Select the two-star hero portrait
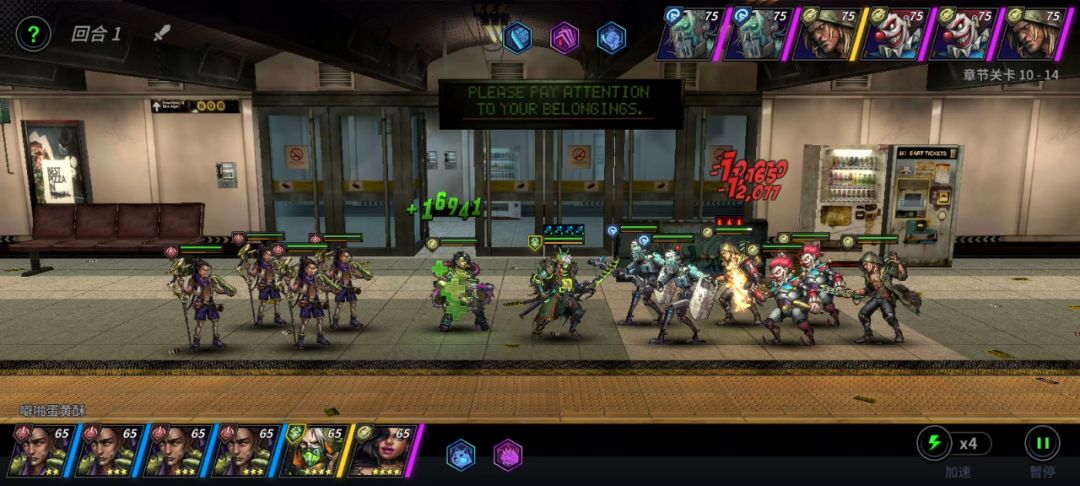 click(x=40, y=450)
